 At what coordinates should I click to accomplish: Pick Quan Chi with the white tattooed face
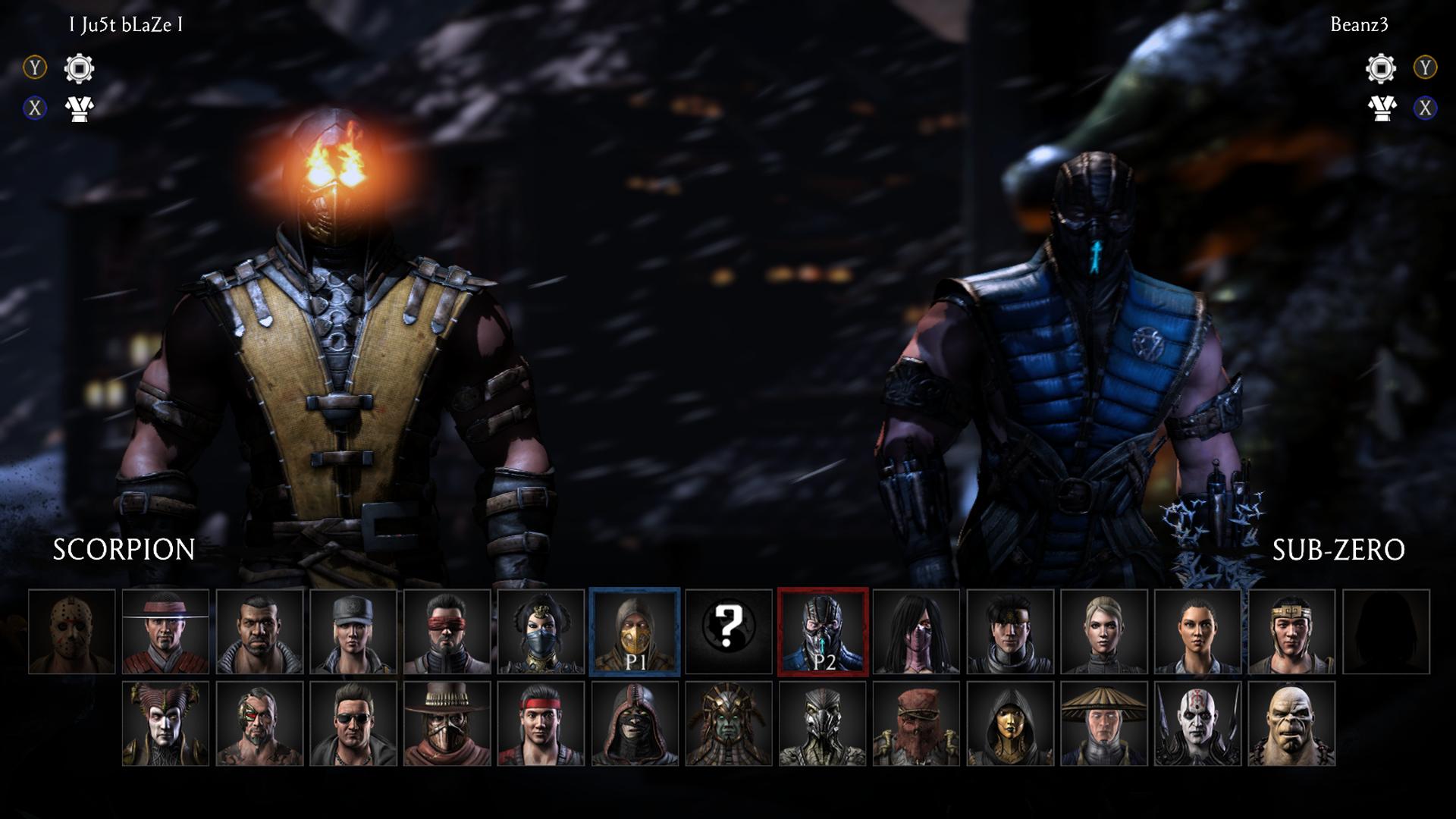tap(1197, 723)
